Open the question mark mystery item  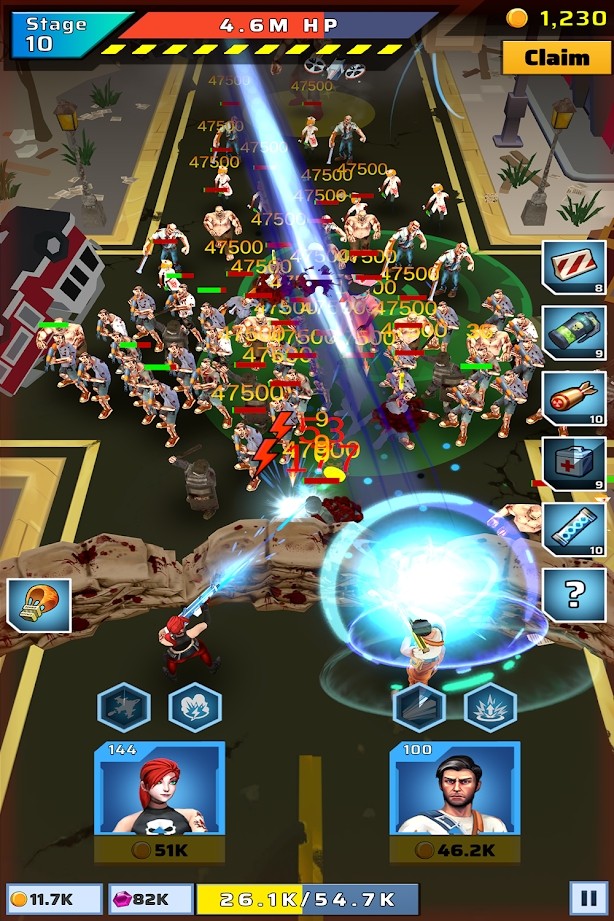574,594
